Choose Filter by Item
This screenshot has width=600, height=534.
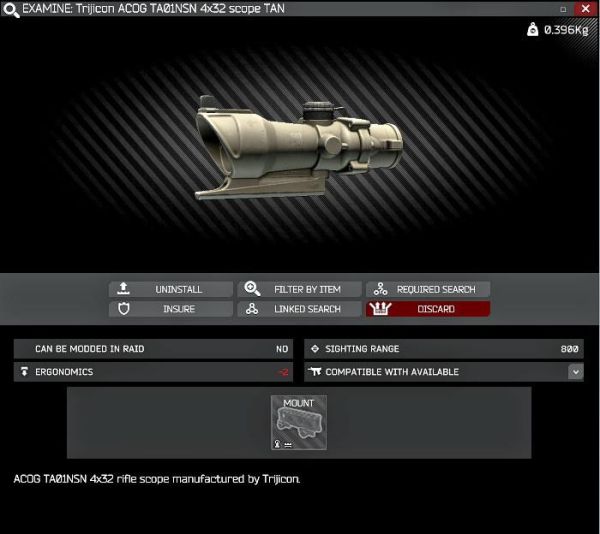point(299,289)
